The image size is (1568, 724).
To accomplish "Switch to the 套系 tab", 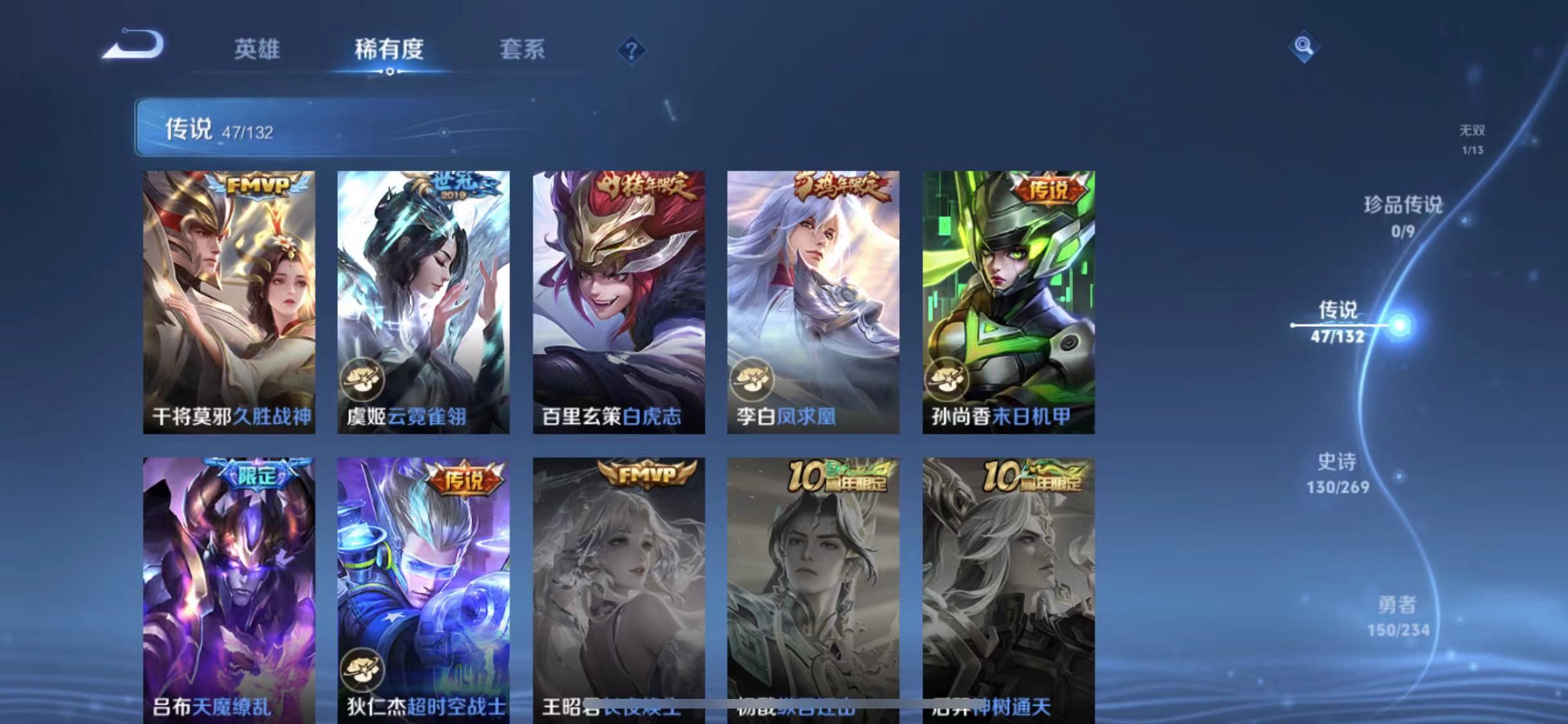I will 523,50.
